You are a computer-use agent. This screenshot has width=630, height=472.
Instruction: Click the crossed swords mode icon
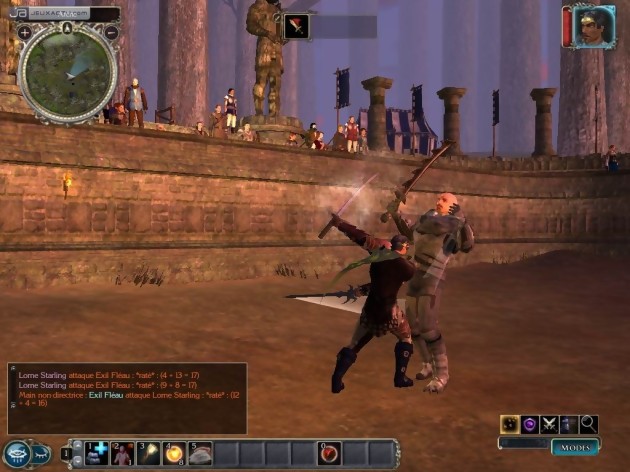click(x=550, y=424)
